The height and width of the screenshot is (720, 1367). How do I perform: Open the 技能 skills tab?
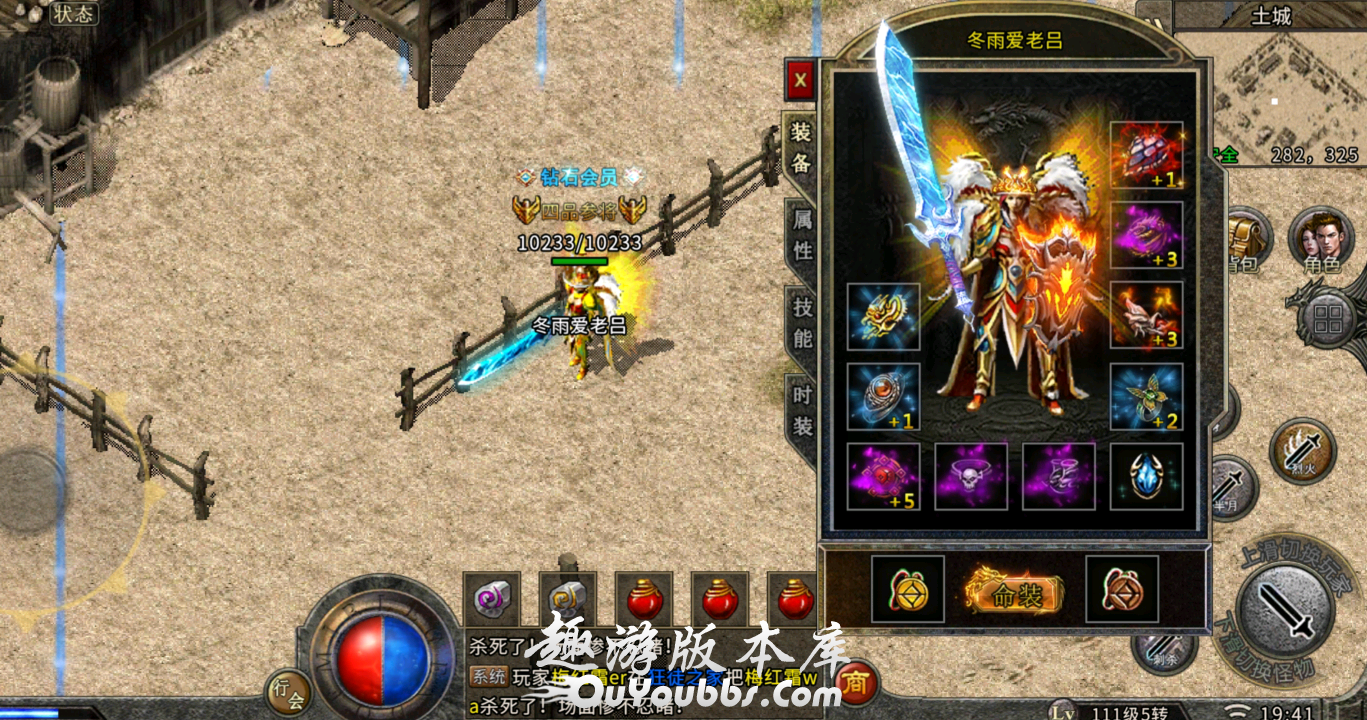(802, 322)
